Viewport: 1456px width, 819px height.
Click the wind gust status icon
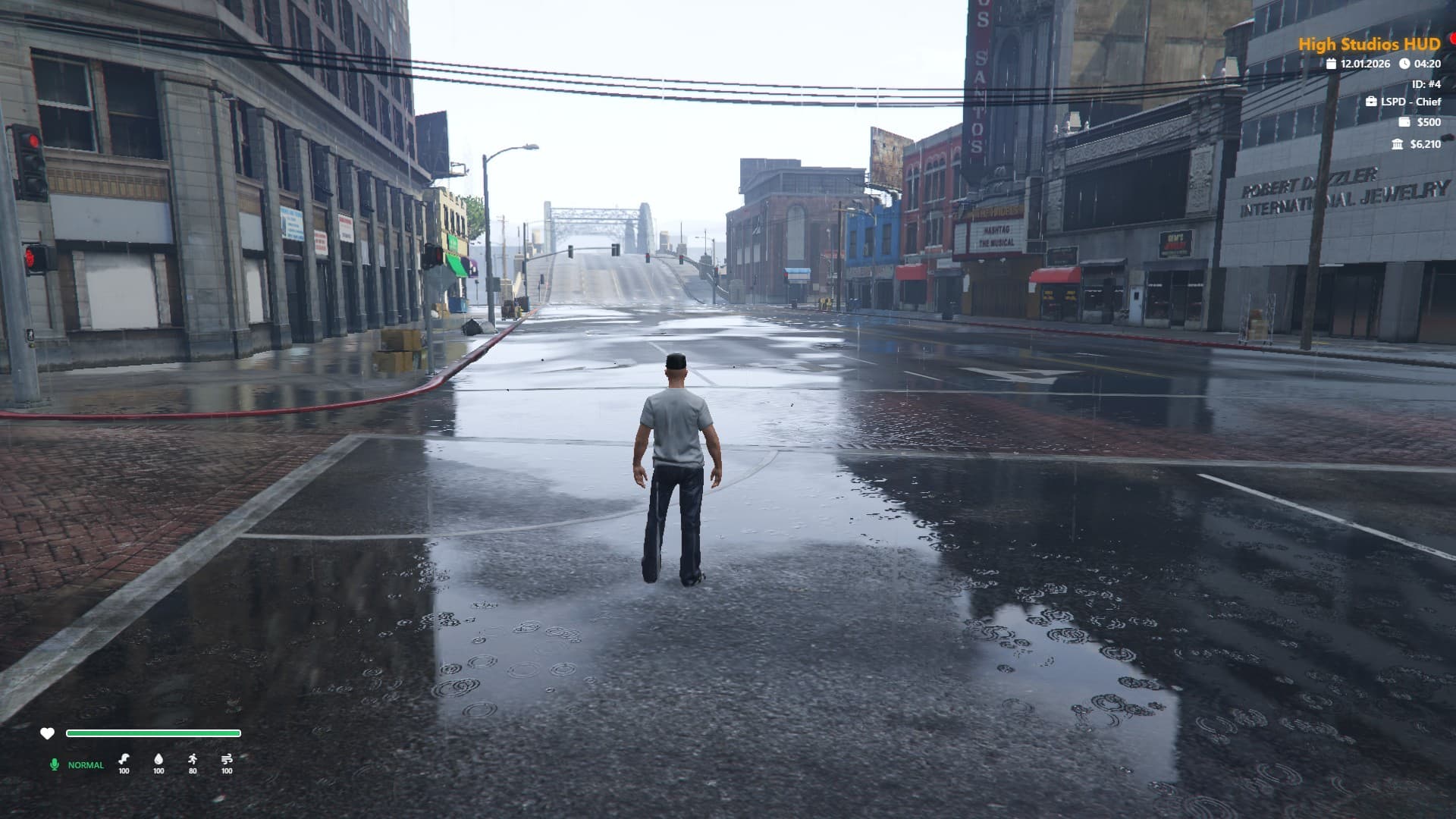click(227, 758)
